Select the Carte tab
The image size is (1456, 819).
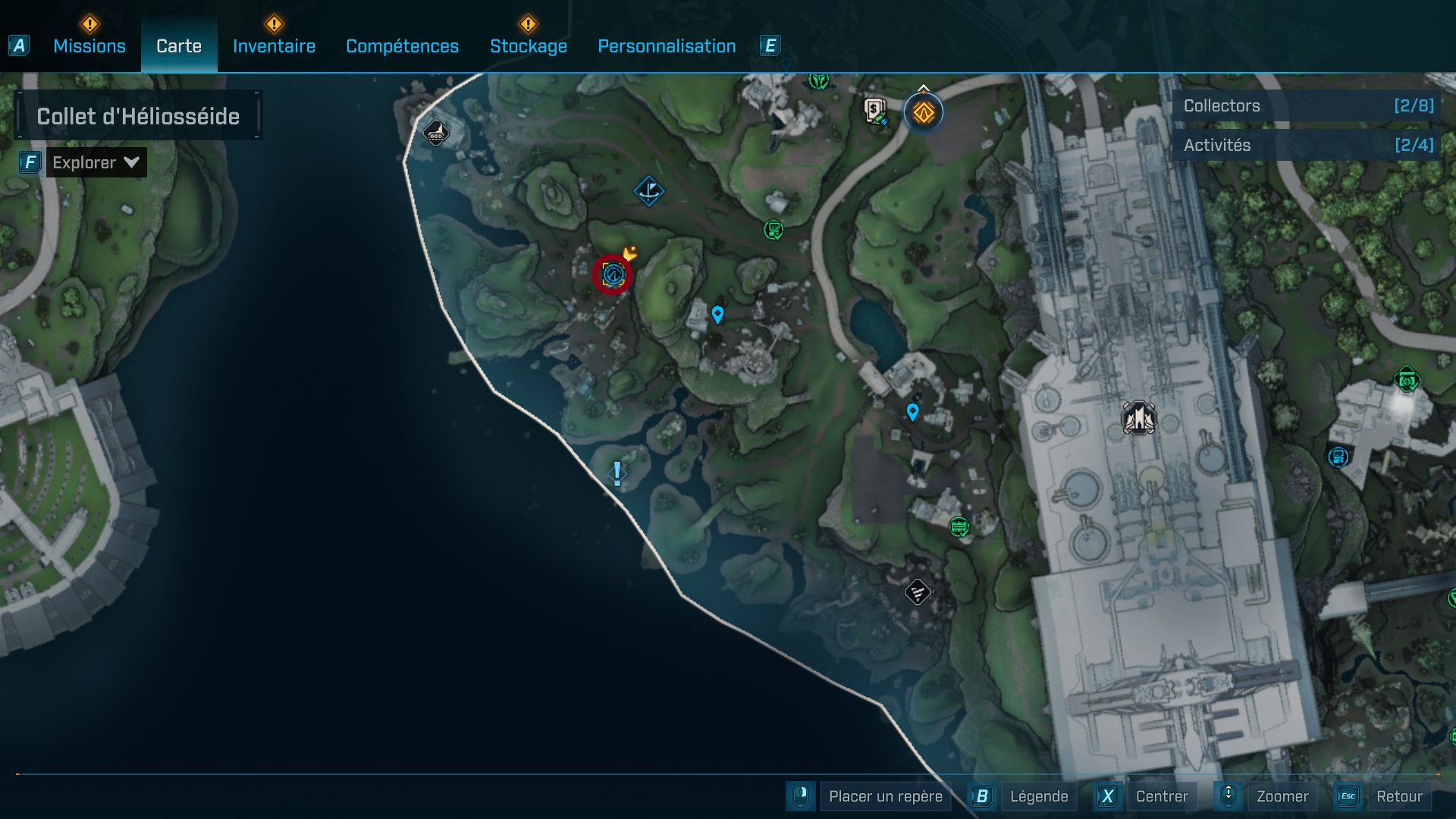coord(179,46)
